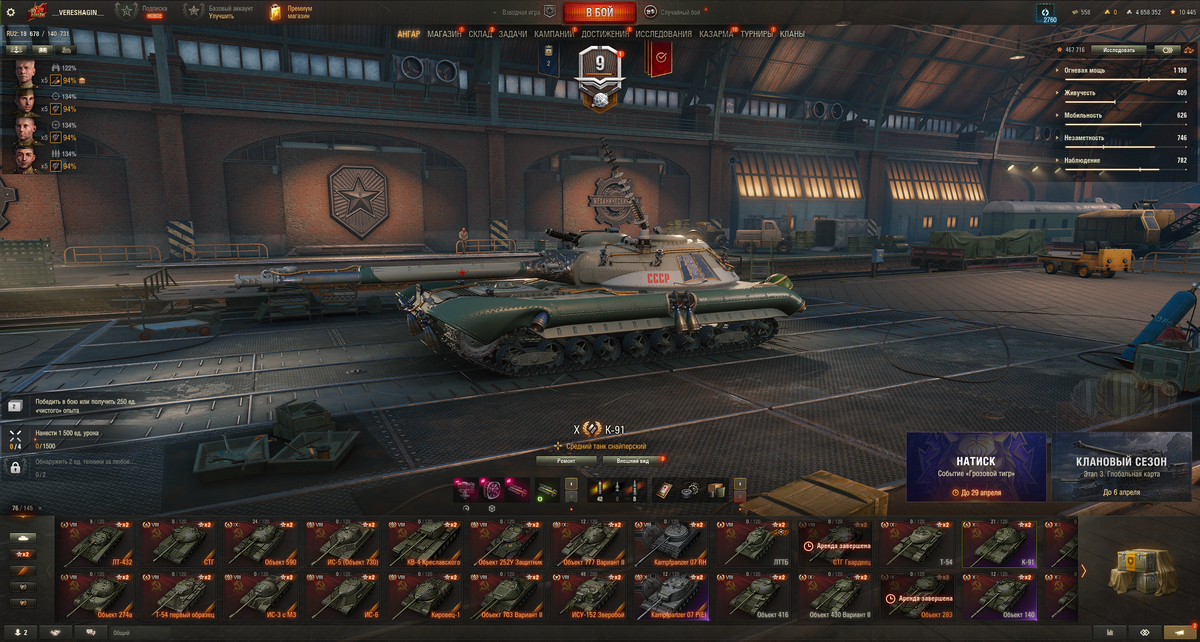
Task: Open the «ДОСТИЖЕНИЯ» achievements tab
Action: tap(605, 34)
